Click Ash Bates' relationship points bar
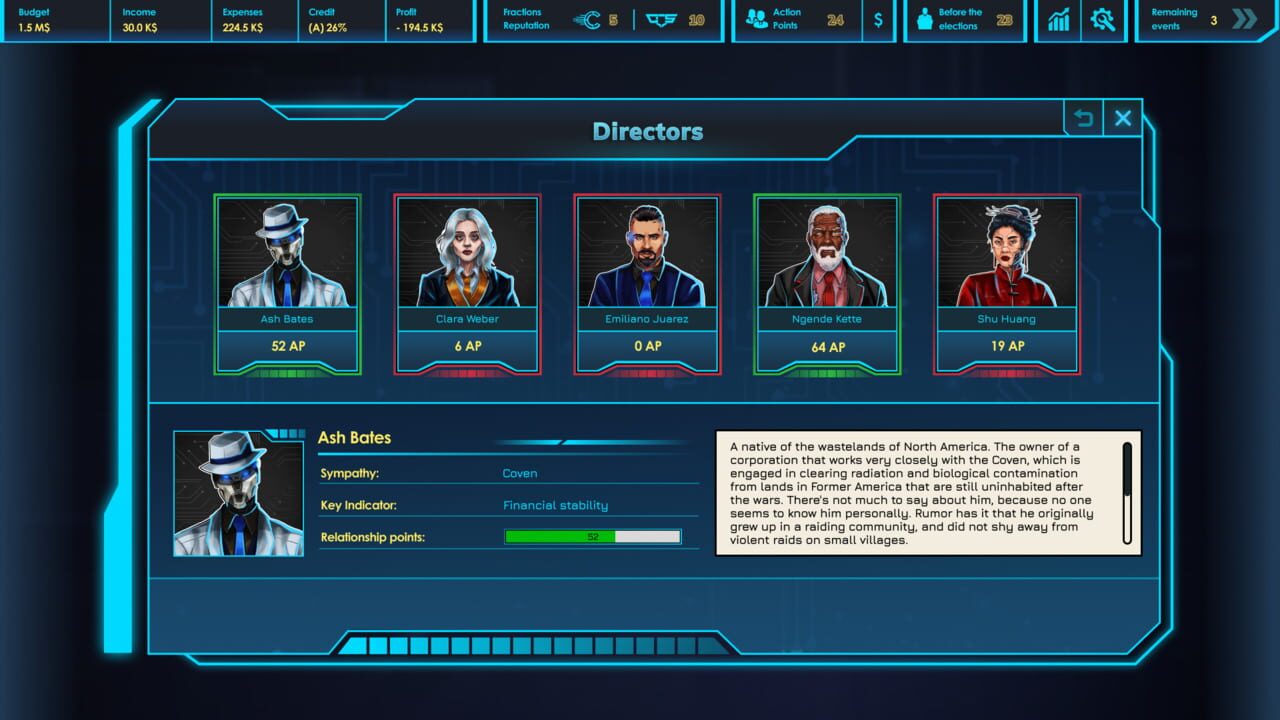The height and width of the screenshot is (720, 1280). (x=592, y=536)
